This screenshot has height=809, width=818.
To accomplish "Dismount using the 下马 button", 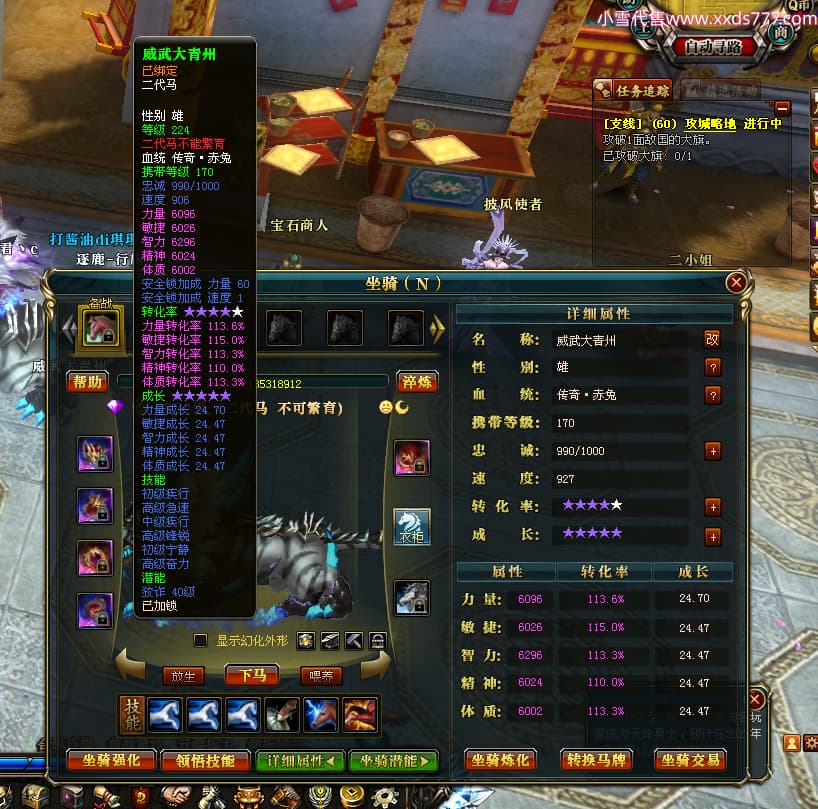I will [x=251, y=675].
